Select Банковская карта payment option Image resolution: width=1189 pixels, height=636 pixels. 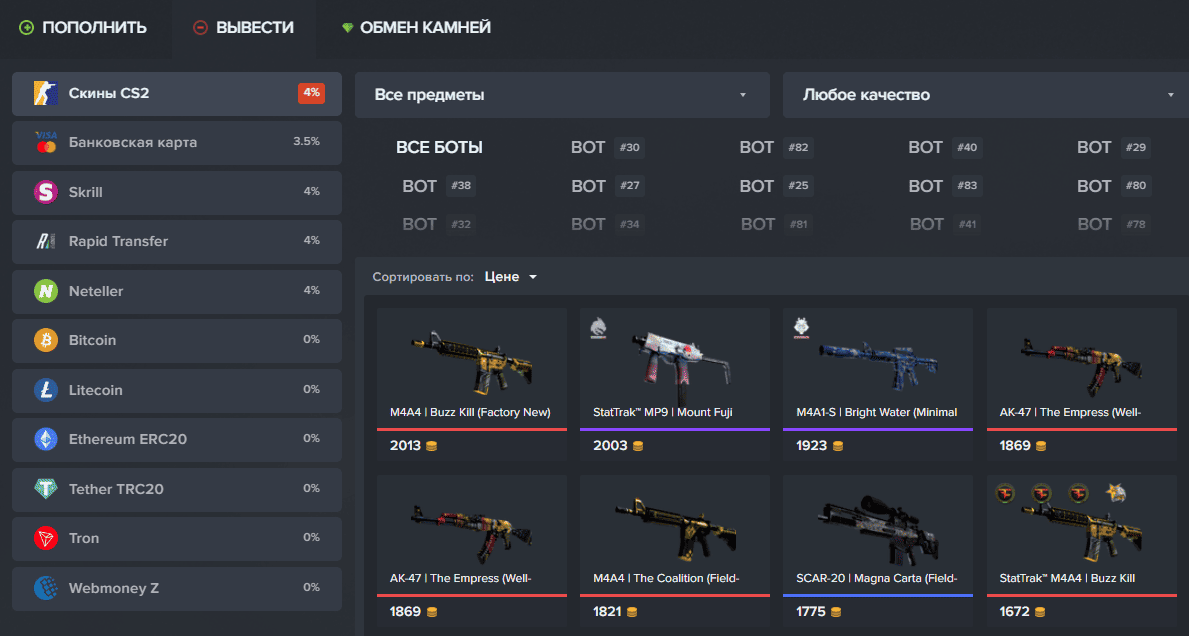[x=176, y=142]
